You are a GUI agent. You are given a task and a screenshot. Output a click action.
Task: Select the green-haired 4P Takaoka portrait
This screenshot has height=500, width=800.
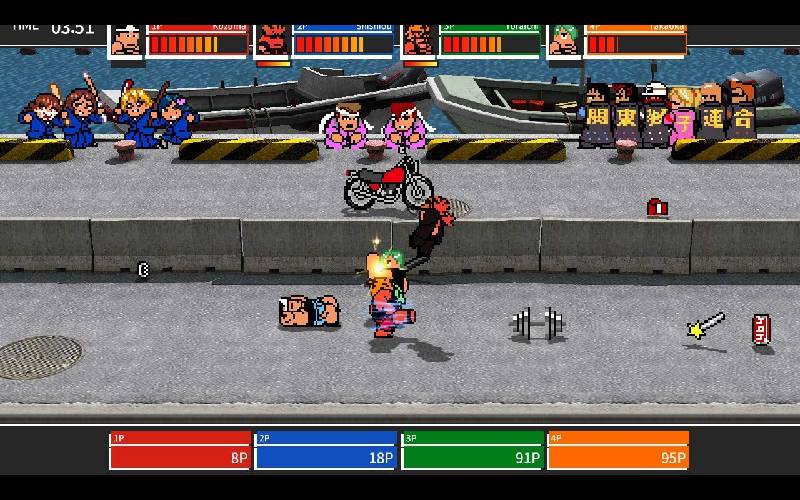563,40
